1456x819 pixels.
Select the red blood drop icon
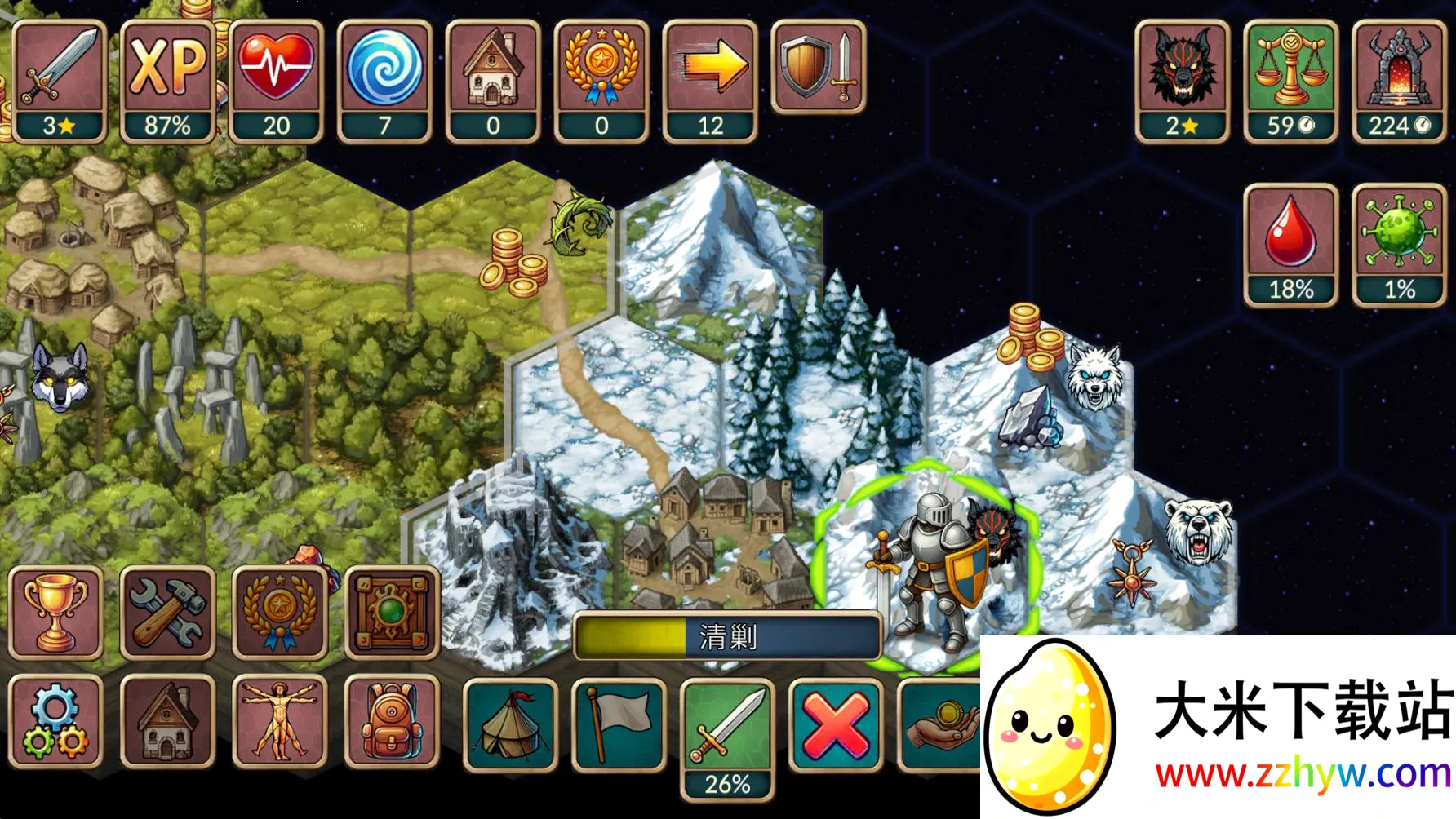(x=1290, y=245)
